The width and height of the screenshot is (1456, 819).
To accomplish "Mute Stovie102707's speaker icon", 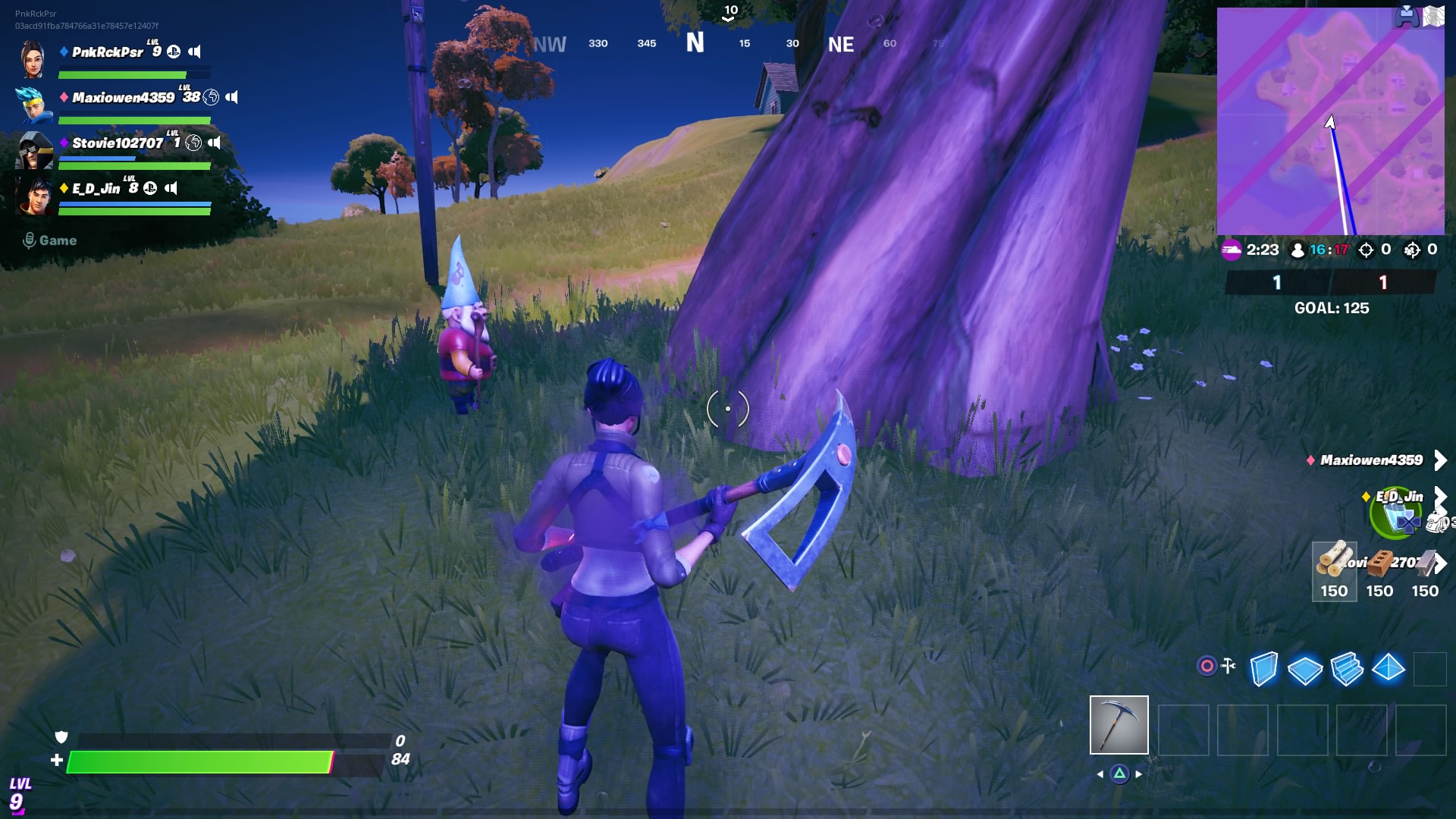I will (x=215, y=143).
